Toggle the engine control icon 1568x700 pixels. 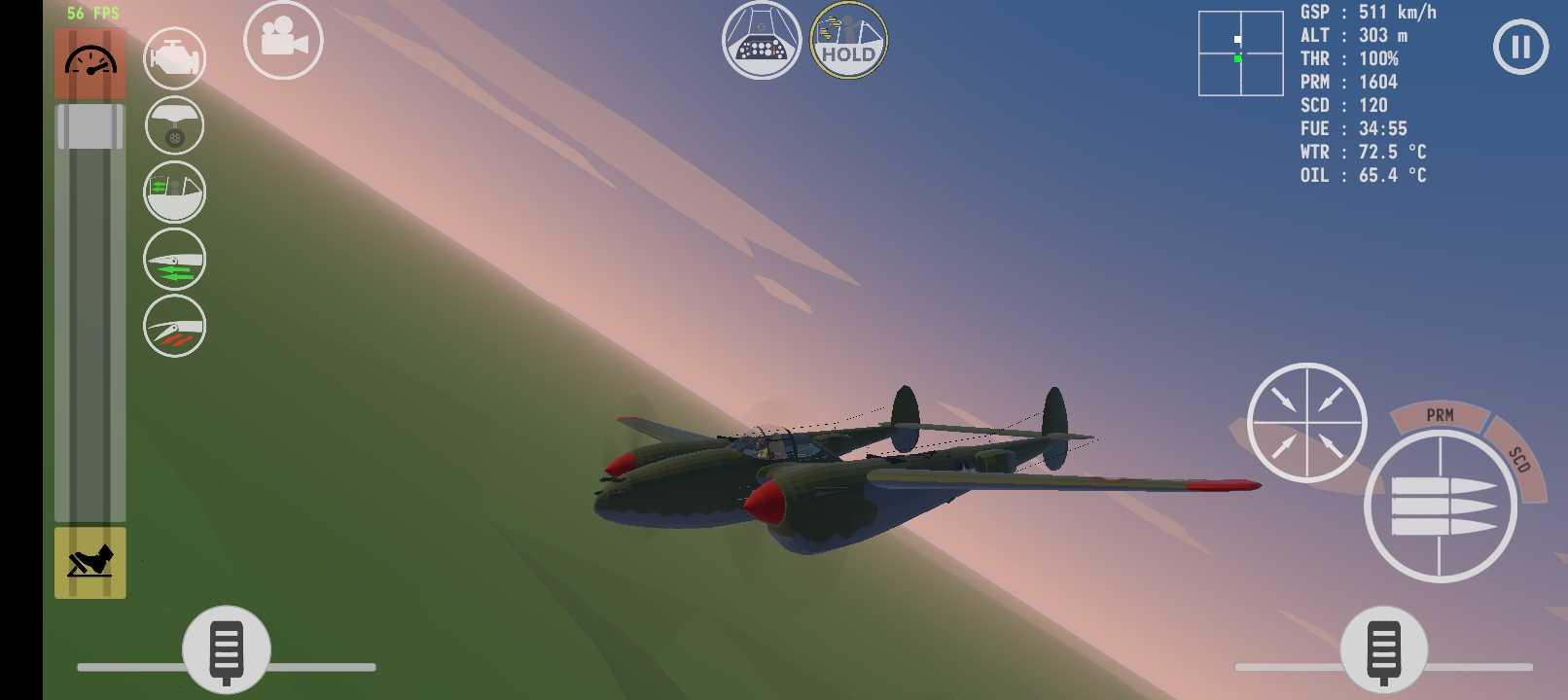pyautogui.click(x=175, y=58)
